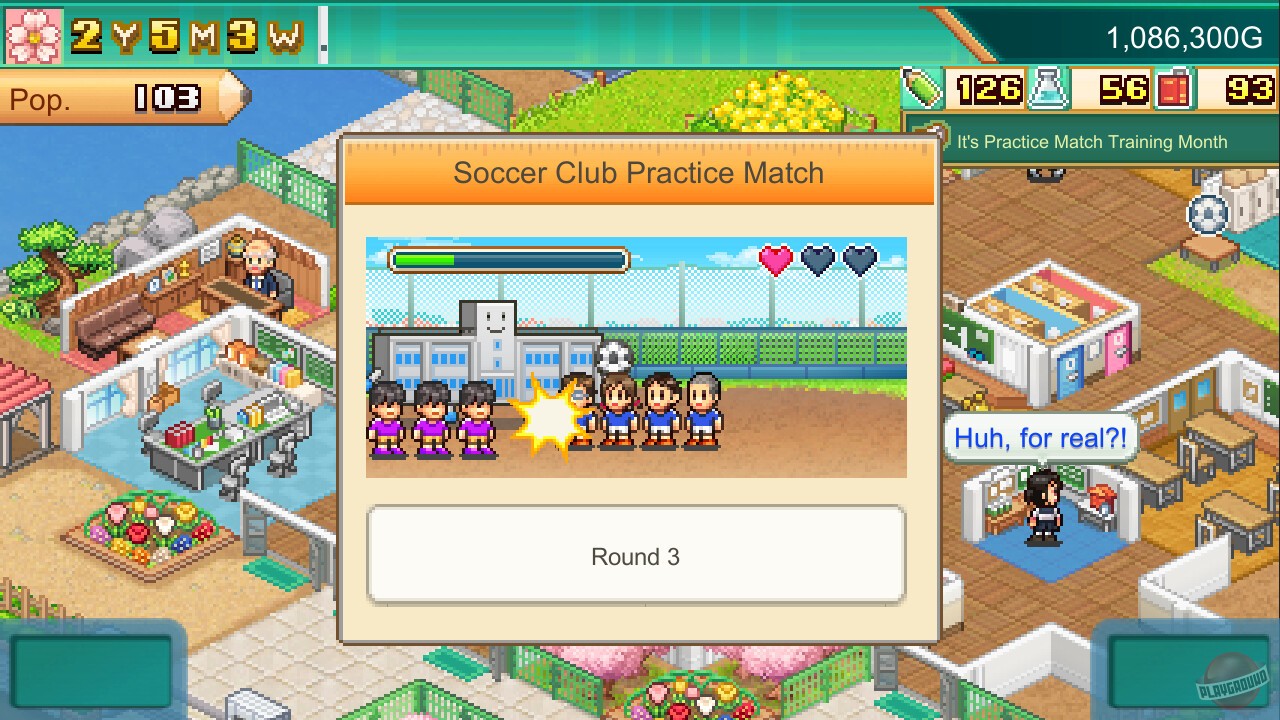
Task: Click the 'Huh, for real?!' speech bubble
Action: pos(1042,437)
